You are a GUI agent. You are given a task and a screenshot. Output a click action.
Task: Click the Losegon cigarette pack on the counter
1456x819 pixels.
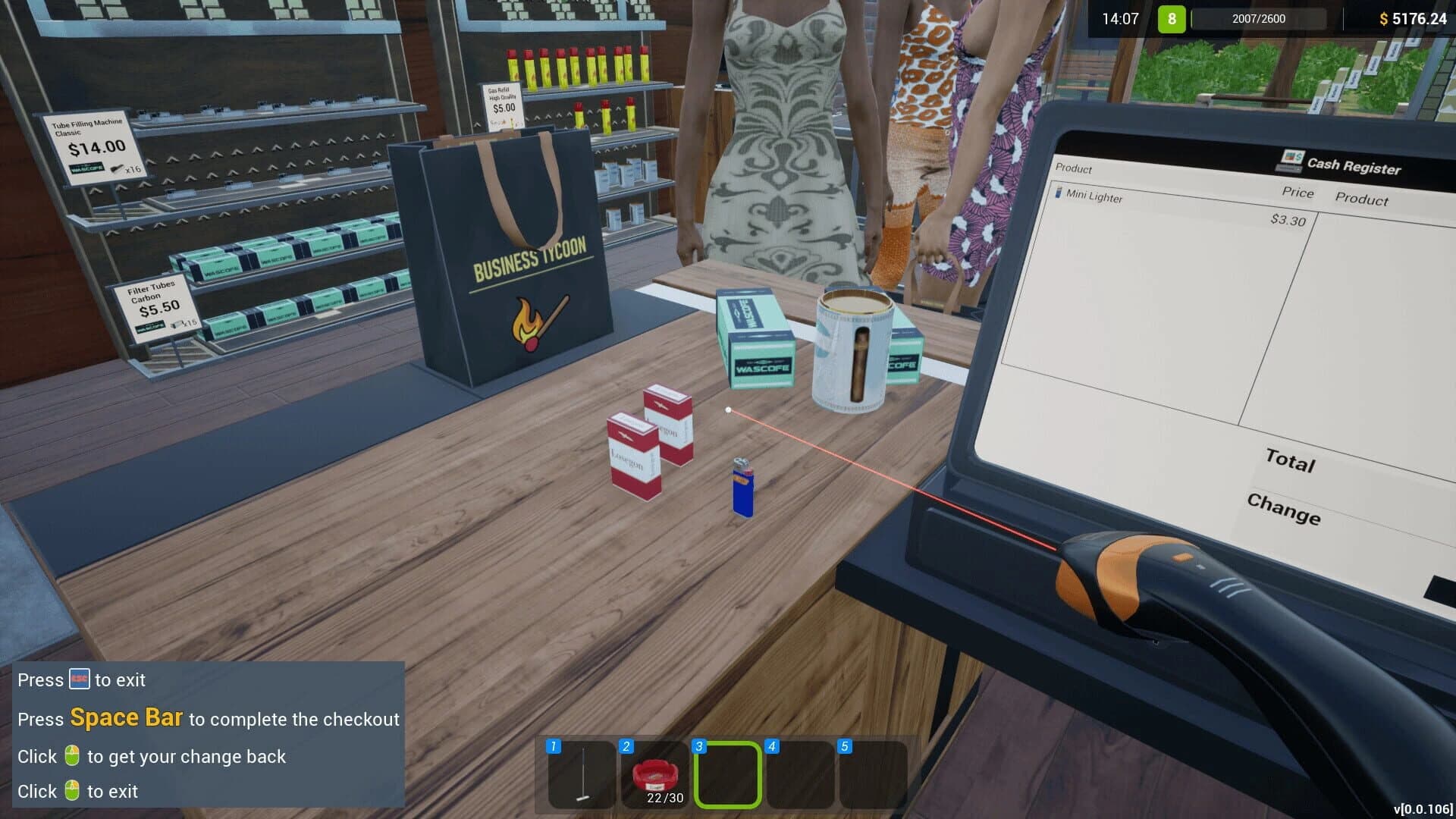click(x=635, y=455)
